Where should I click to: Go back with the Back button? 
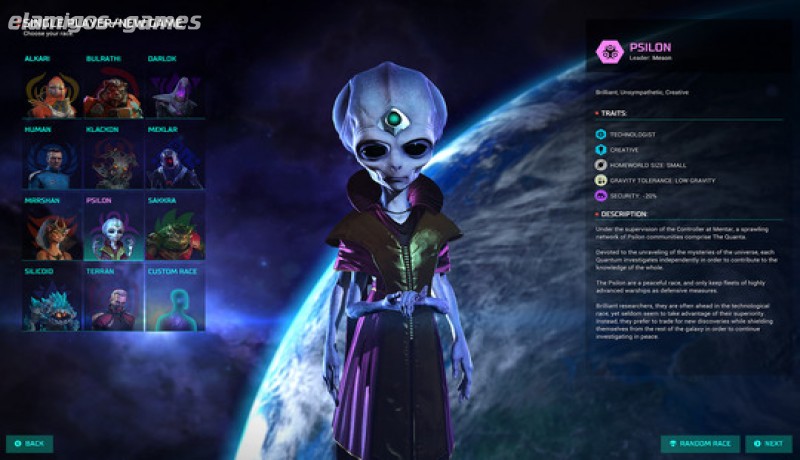(29, 443)
